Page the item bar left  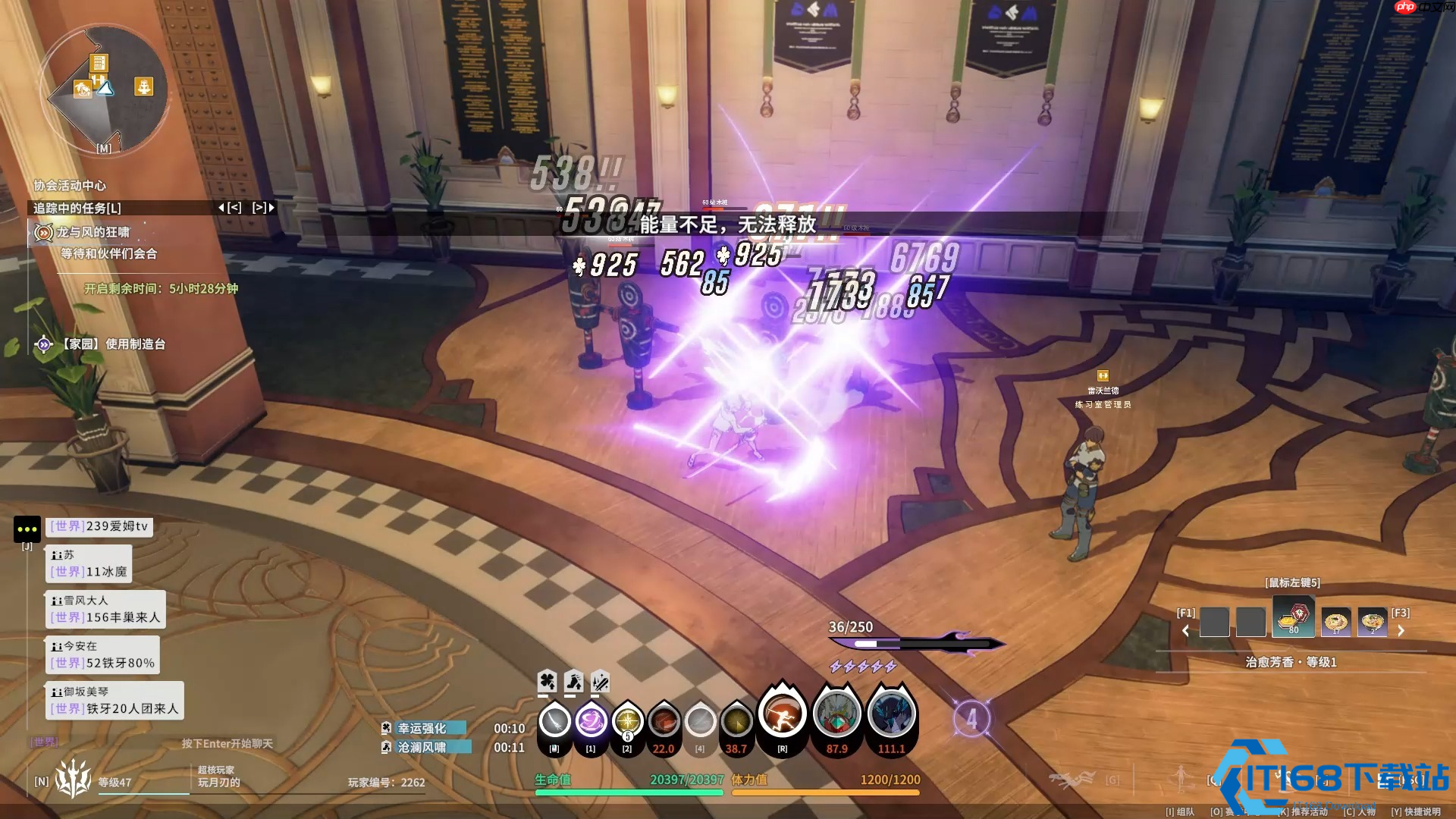(x=1185, y=630)
